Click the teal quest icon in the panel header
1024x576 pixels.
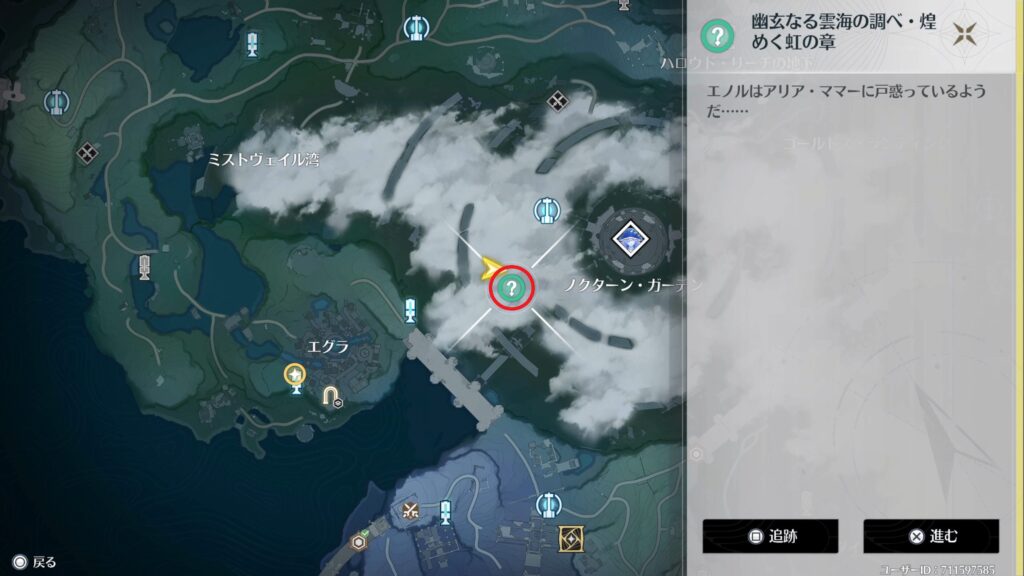click(x=715, y=36)
